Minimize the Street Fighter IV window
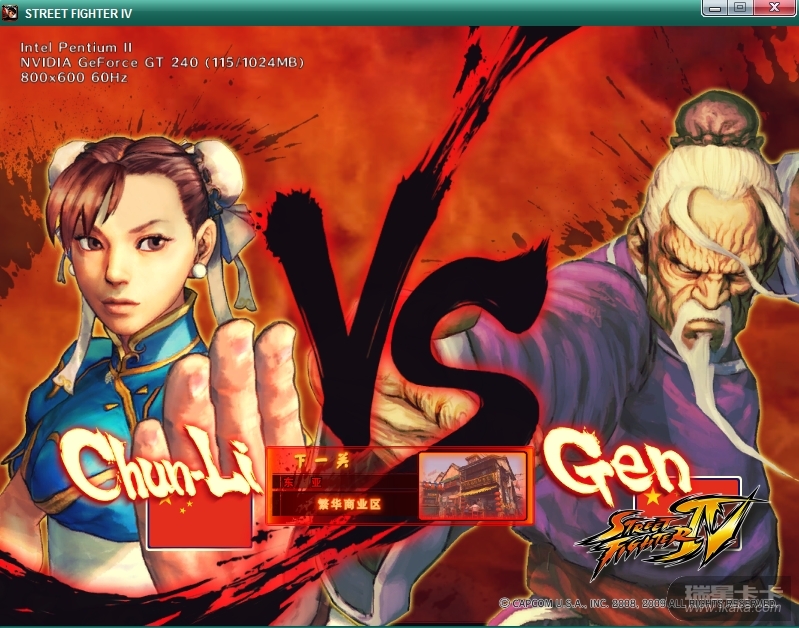Viewport: 799px width, 628px height. tap(714, 8)
